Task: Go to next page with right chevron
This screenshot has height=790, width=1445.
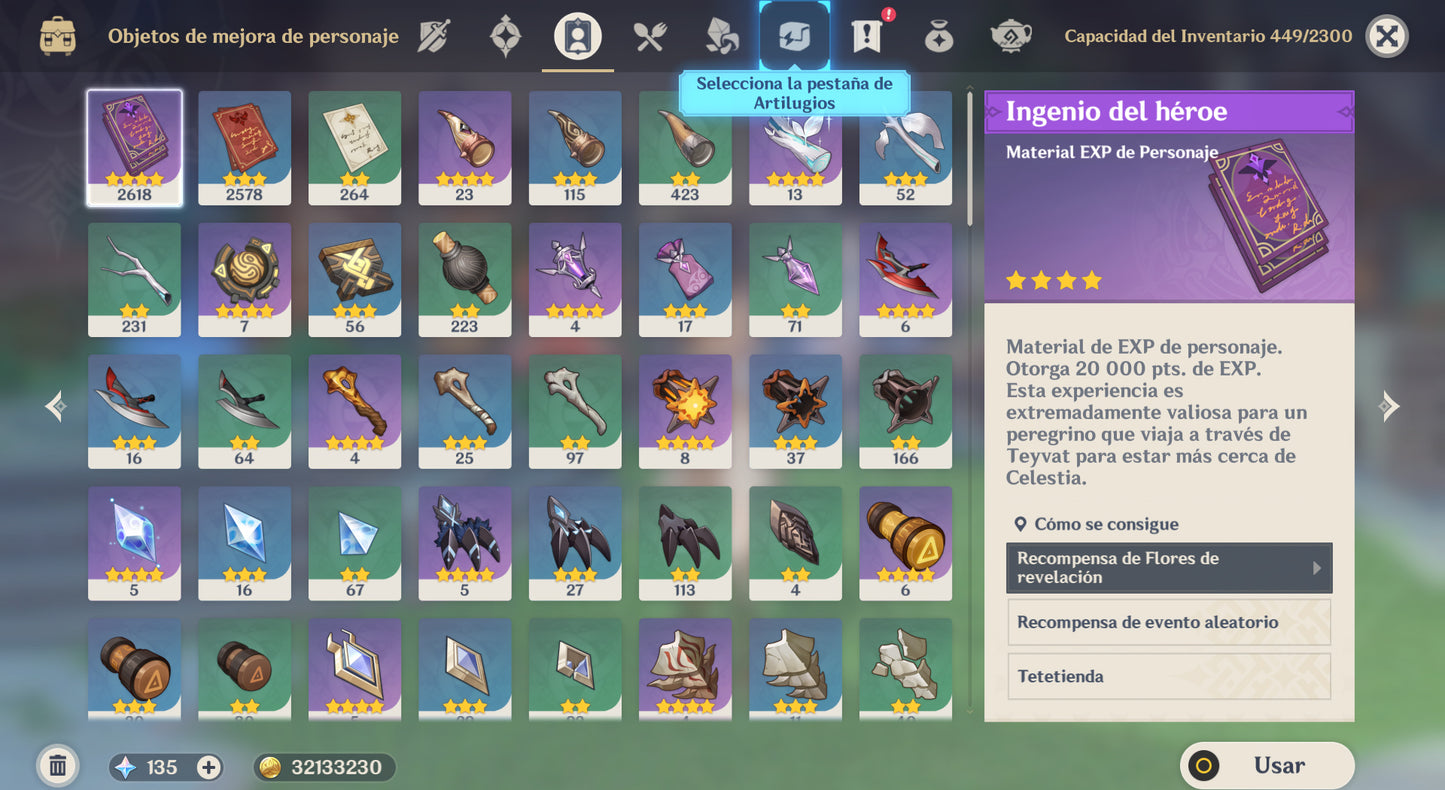Action: coord(1389,406)
